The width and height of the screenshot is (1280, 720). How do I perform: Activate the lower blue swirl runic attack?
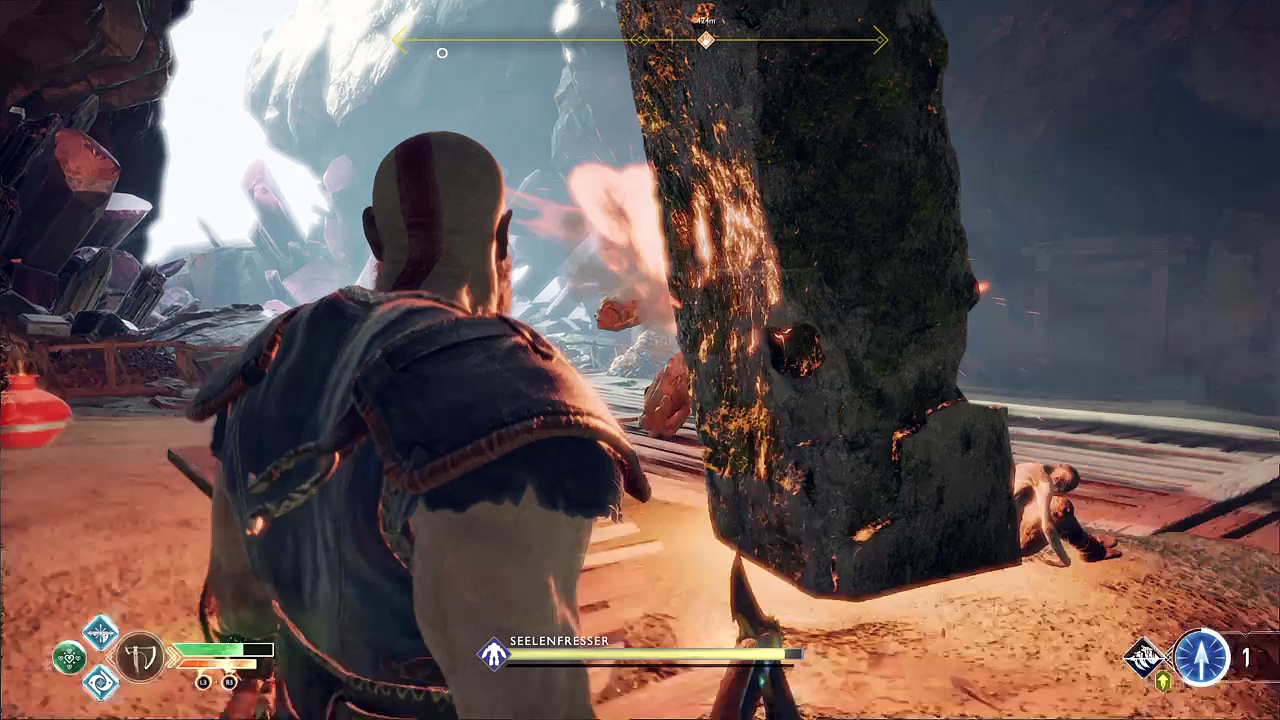pos(100,683)
